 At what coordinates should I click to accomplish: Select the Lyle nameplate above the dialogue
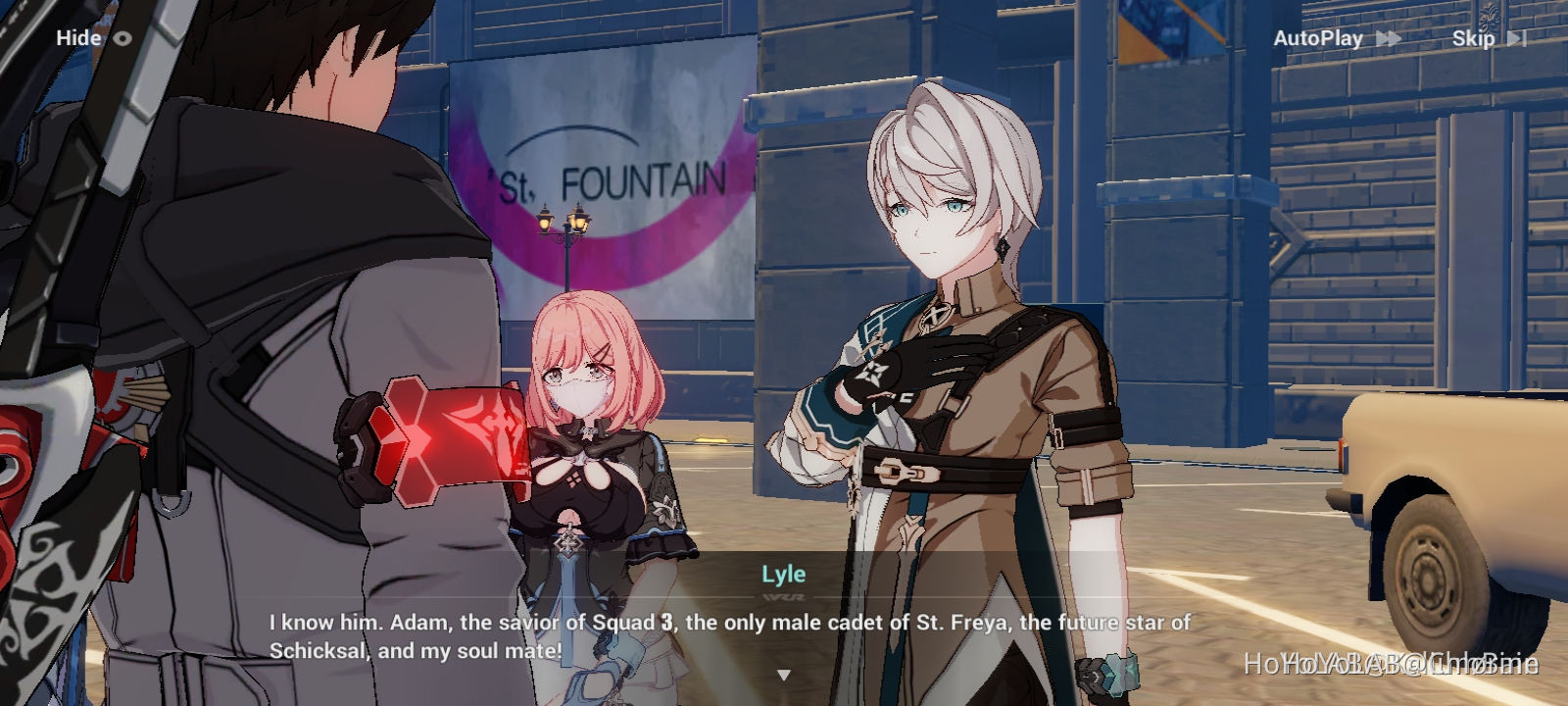[784, 575]
